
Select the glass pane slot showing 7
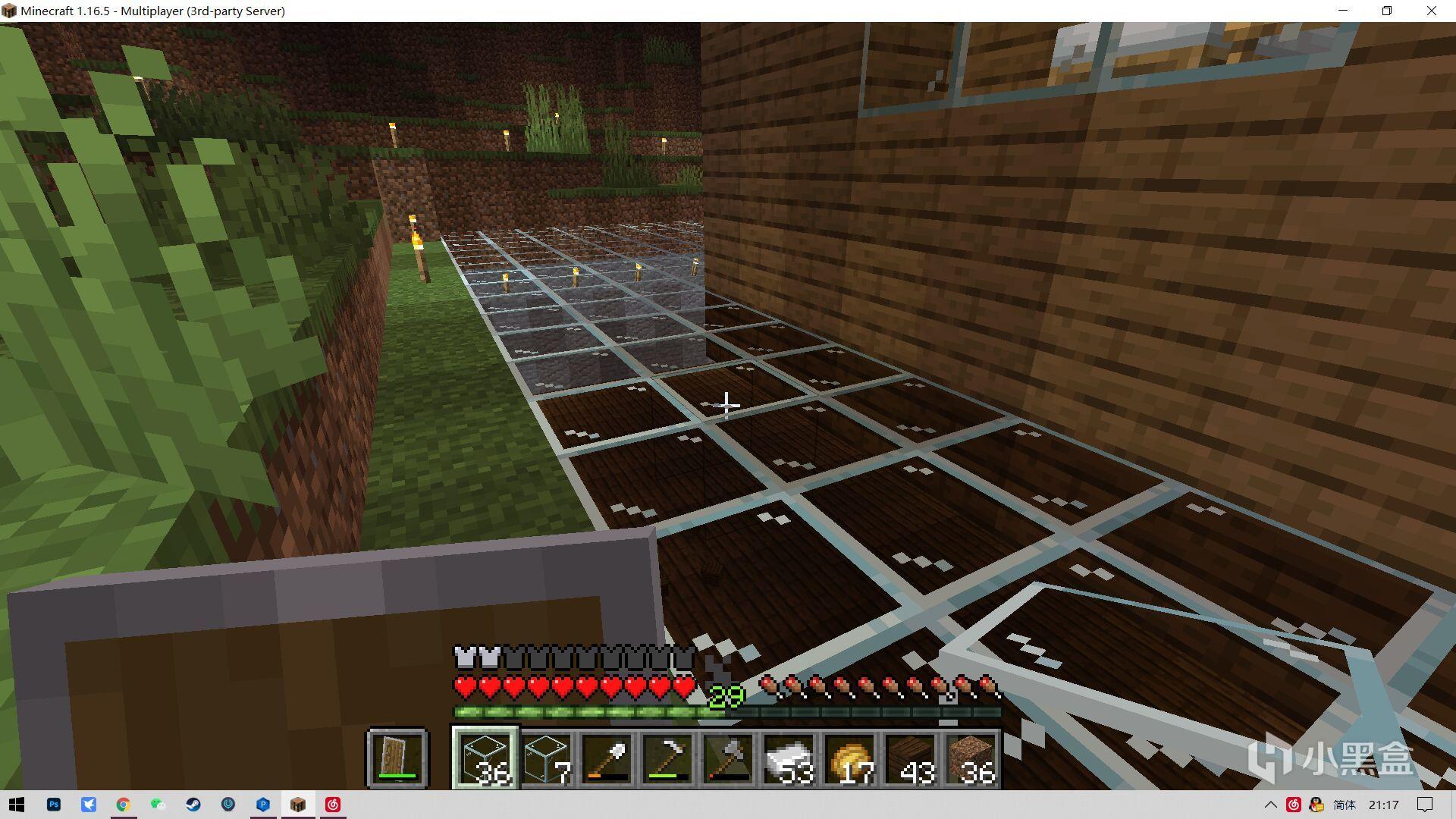(x=546, y=758)
